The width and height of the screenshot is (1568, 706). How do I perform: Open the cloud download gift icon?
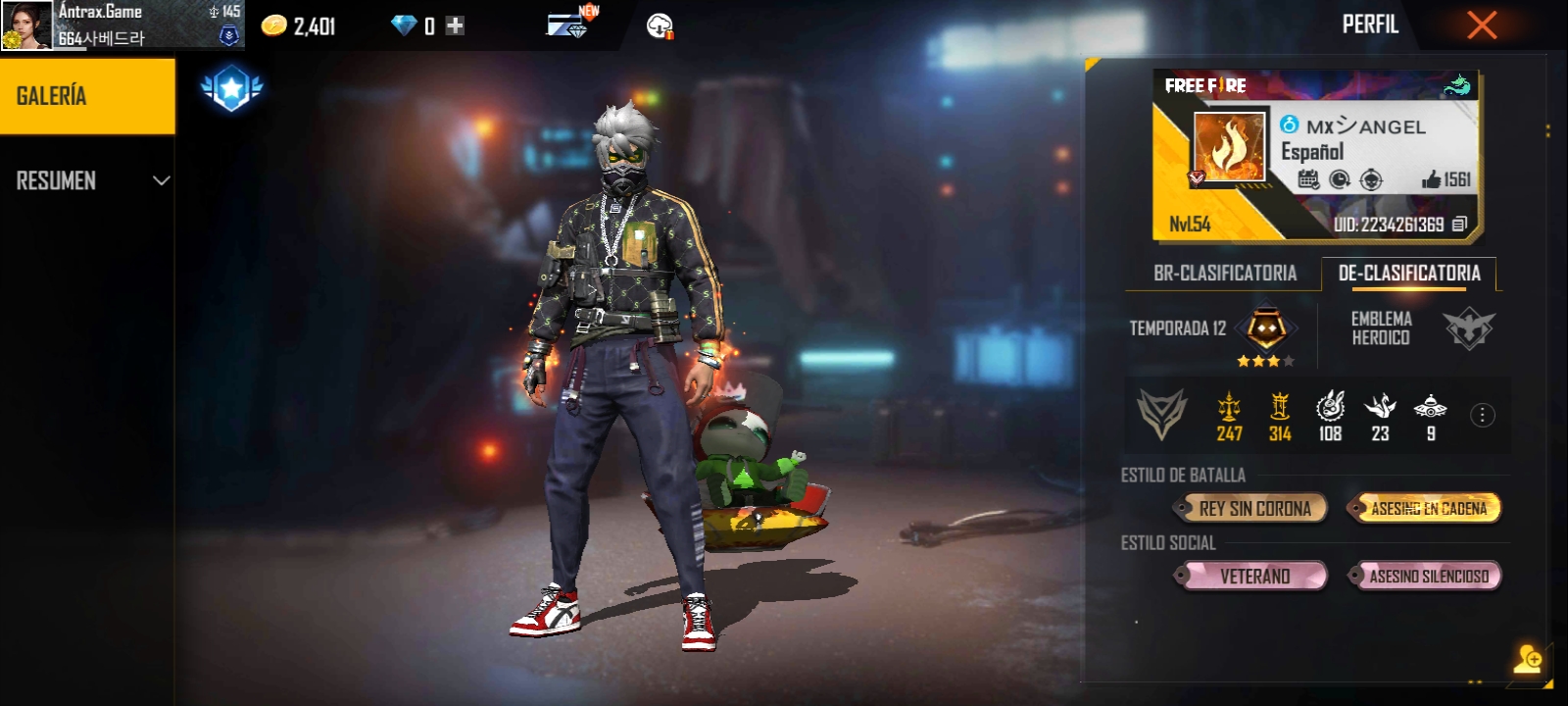tap(660, 26)
